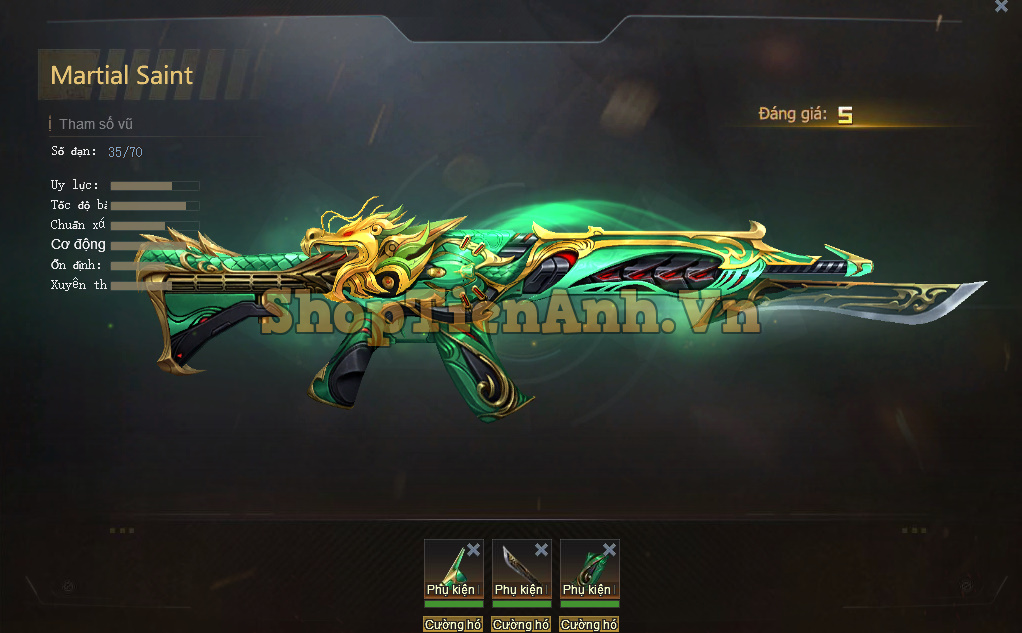Remove the green magazine accessory
Screen dimensions: 1022x633
(x=609, y=550)
